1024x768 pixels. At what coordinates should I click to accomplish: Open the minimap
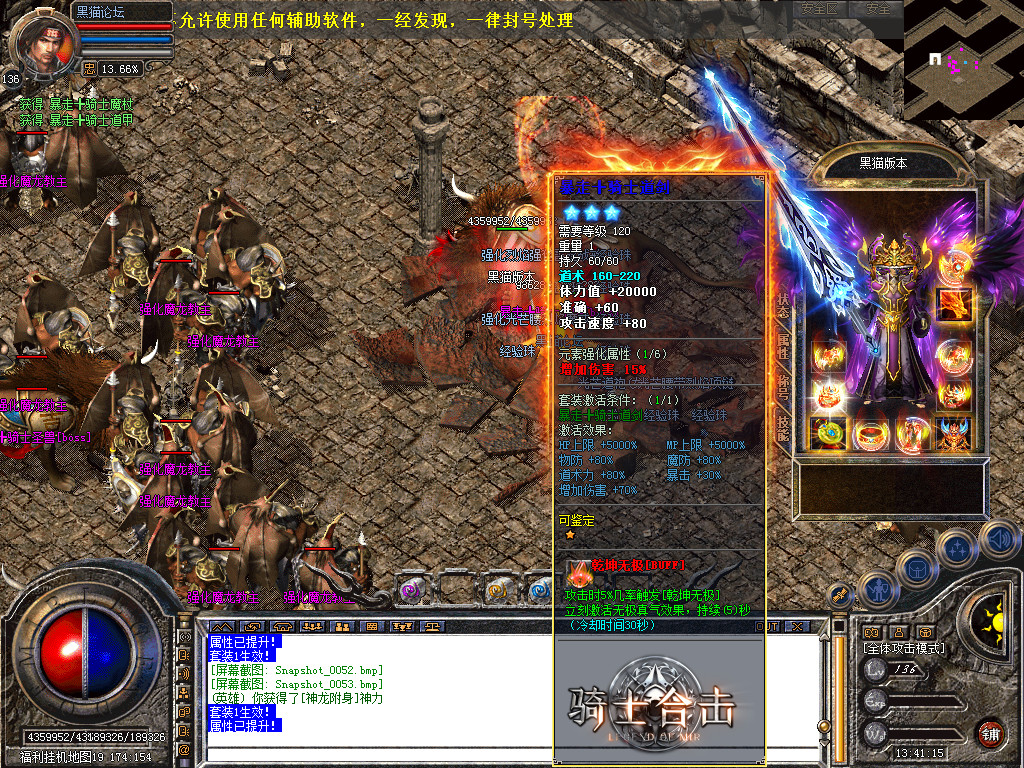click(x=962, y=60)
